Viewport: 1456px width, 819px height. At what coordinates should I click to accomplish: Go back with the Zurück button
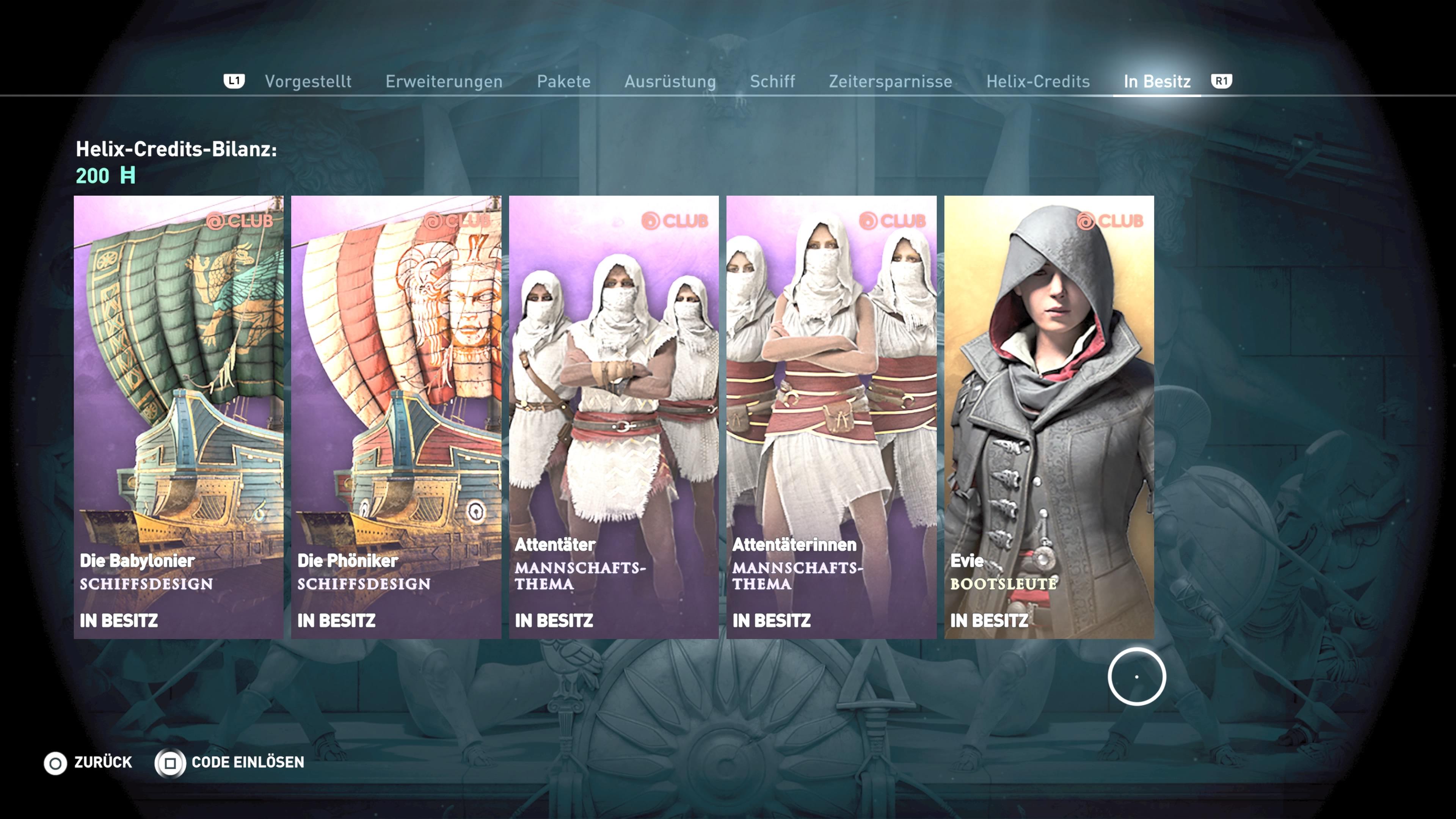click(89, 763)
